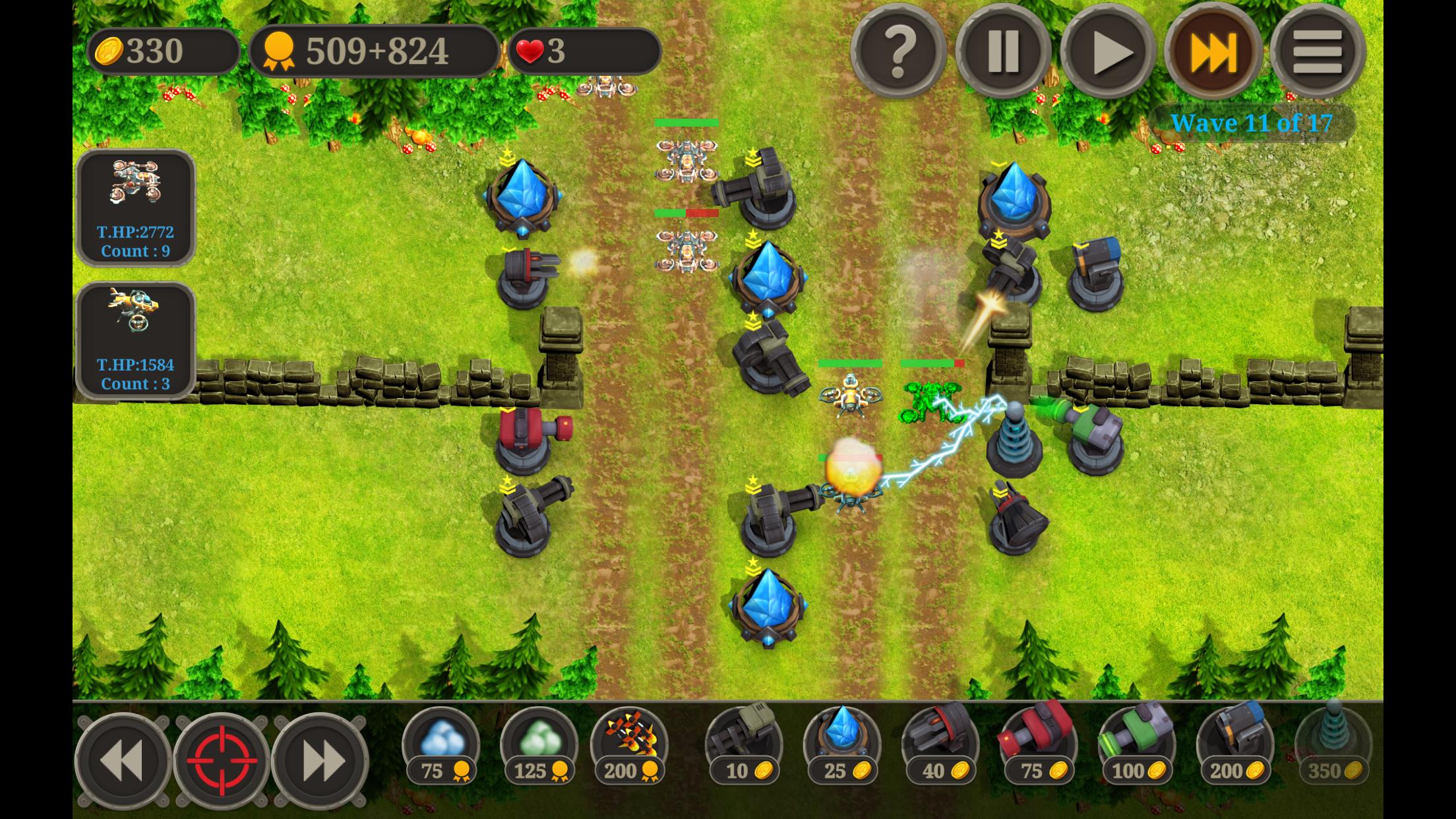Expand the flying enemy info panel showing Count: 3
The height and width of the screenshot is (819, 1456).
tap(135, 340)
